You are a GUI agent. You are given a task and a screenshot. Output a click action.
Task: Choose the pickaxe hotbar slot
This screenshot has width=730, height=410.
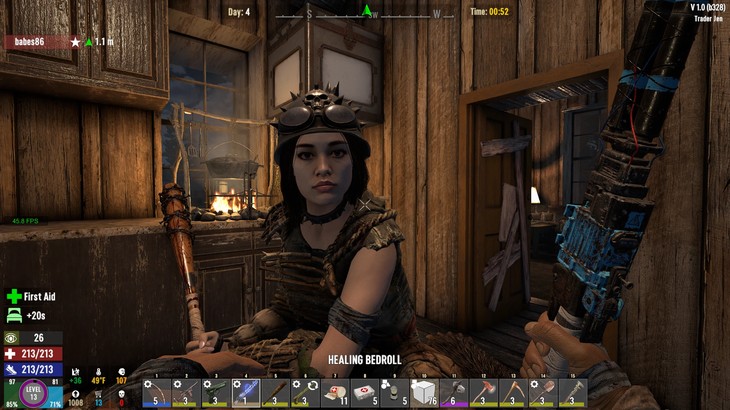513,391
